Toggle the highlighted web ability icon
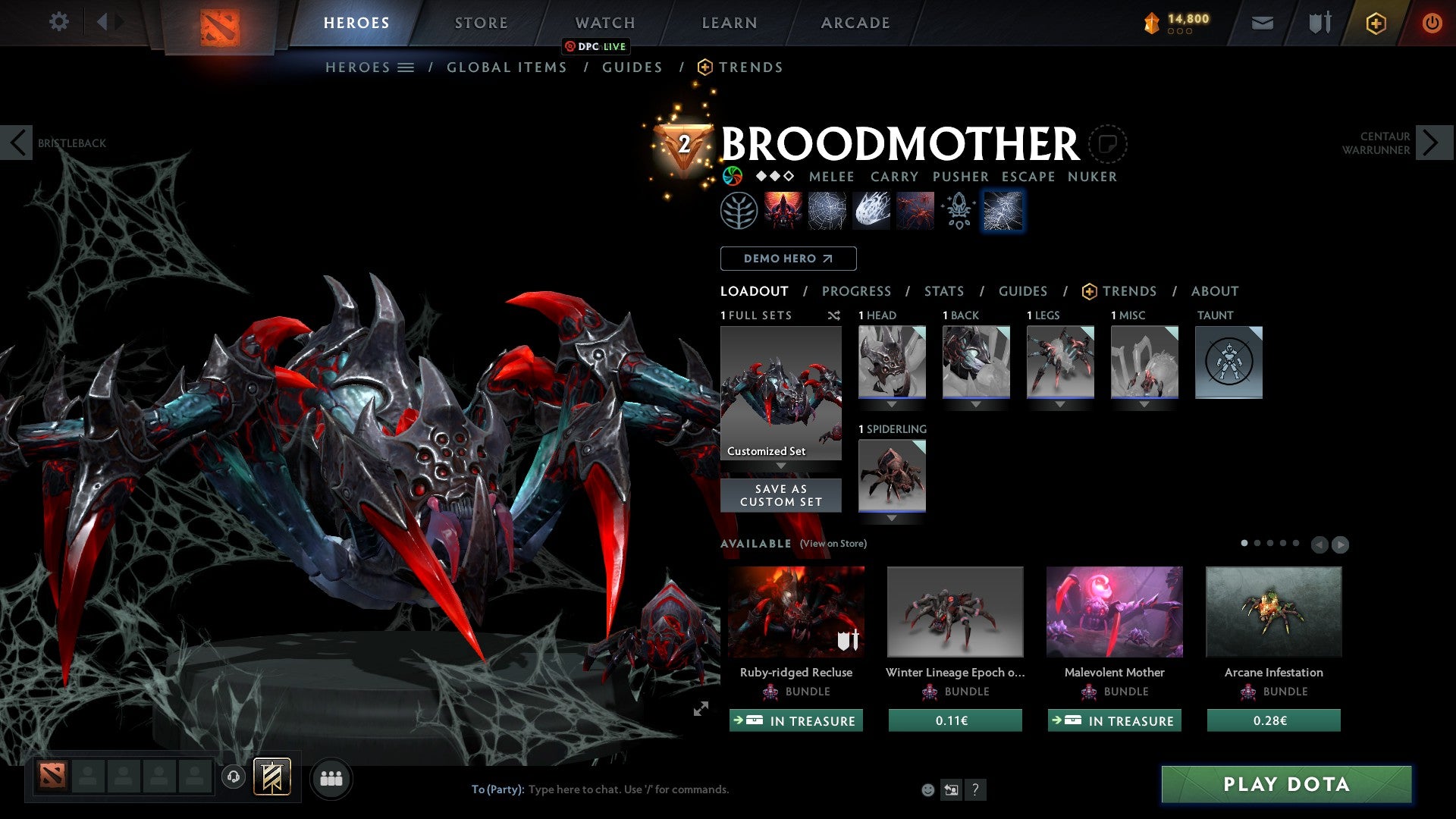The height and width of the screenshot is (819, 1456). coord(1003,210)
